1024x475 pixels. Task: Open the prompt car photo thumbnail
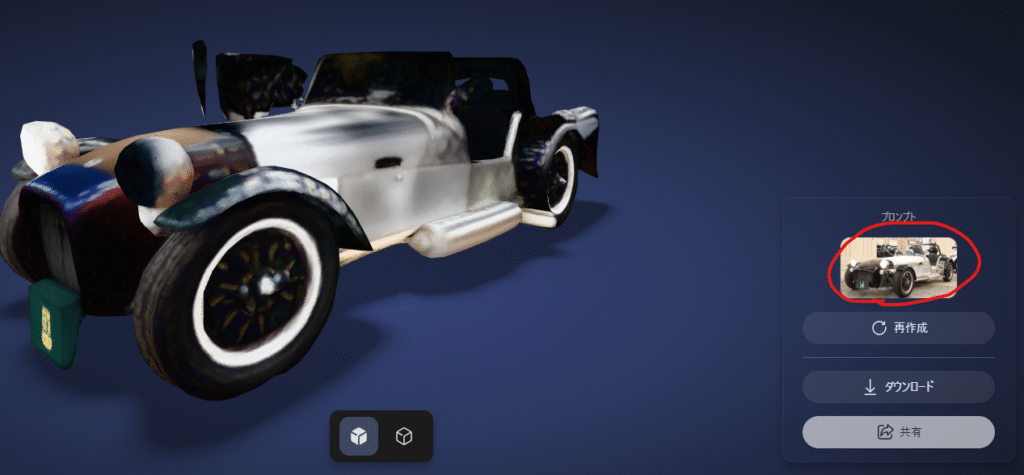(899, 268)
